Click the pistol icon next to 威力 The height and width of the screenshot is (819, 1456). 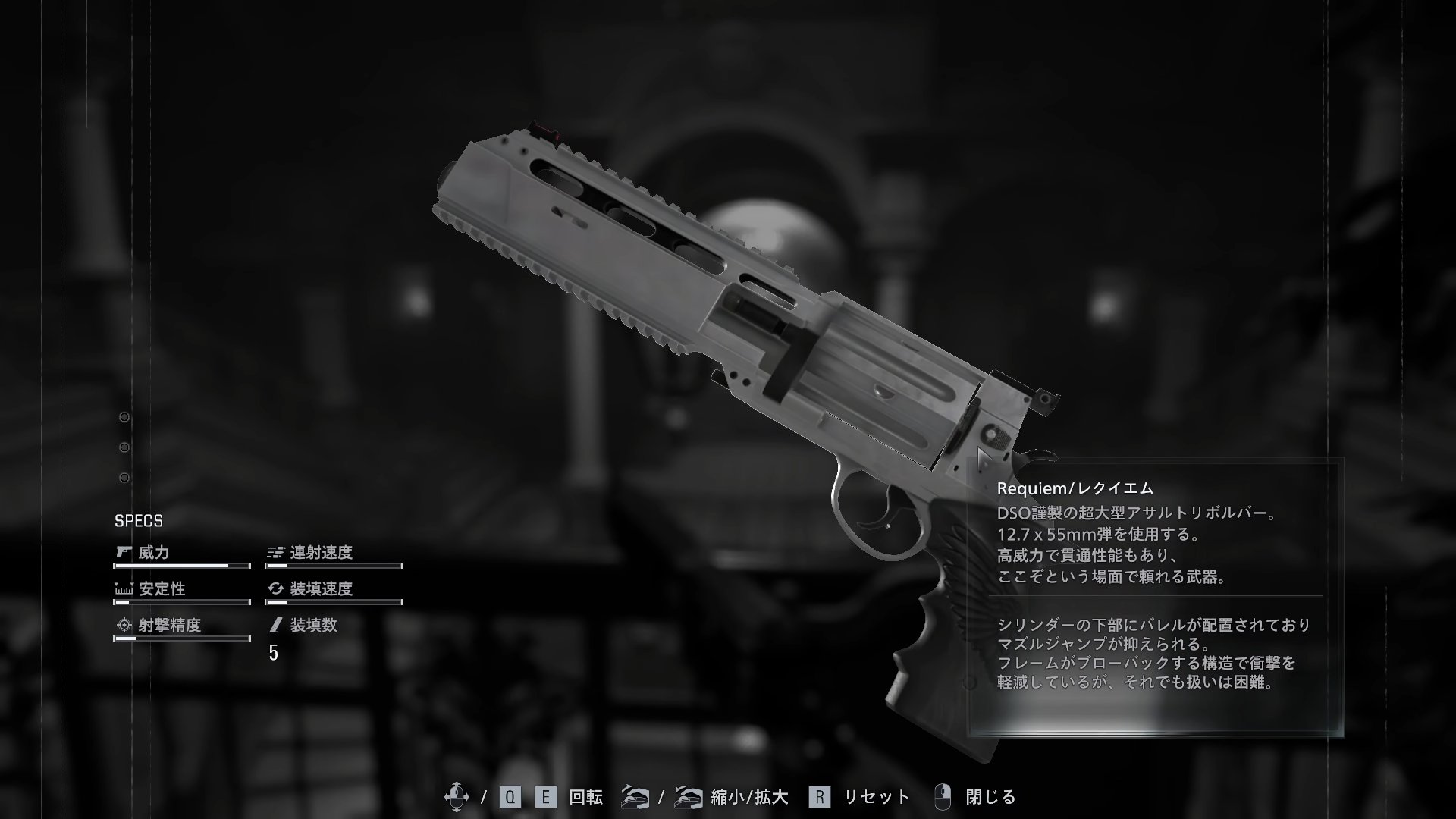tap(123, 553)
